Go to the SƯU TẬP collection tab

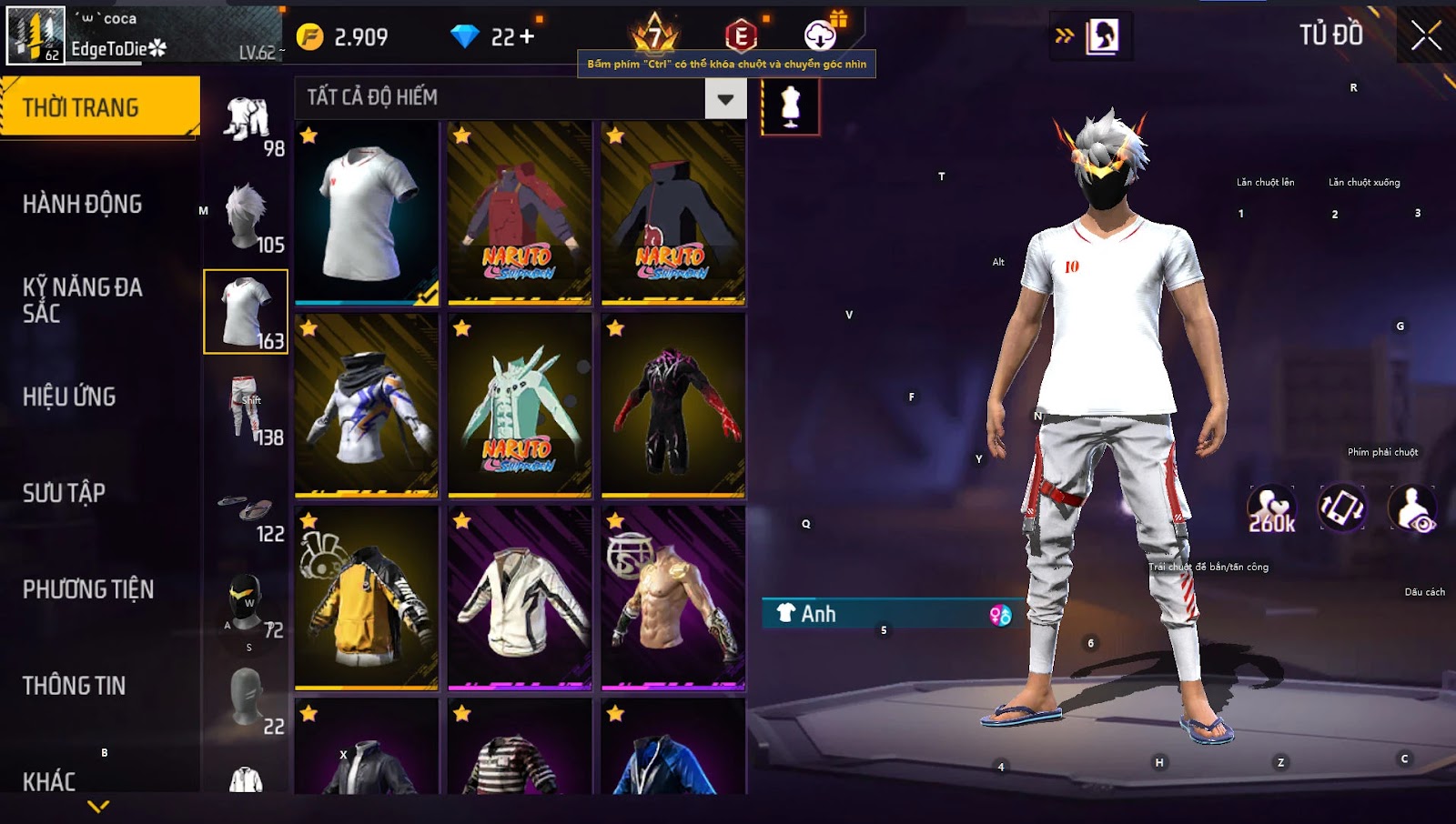click(65, 493)
